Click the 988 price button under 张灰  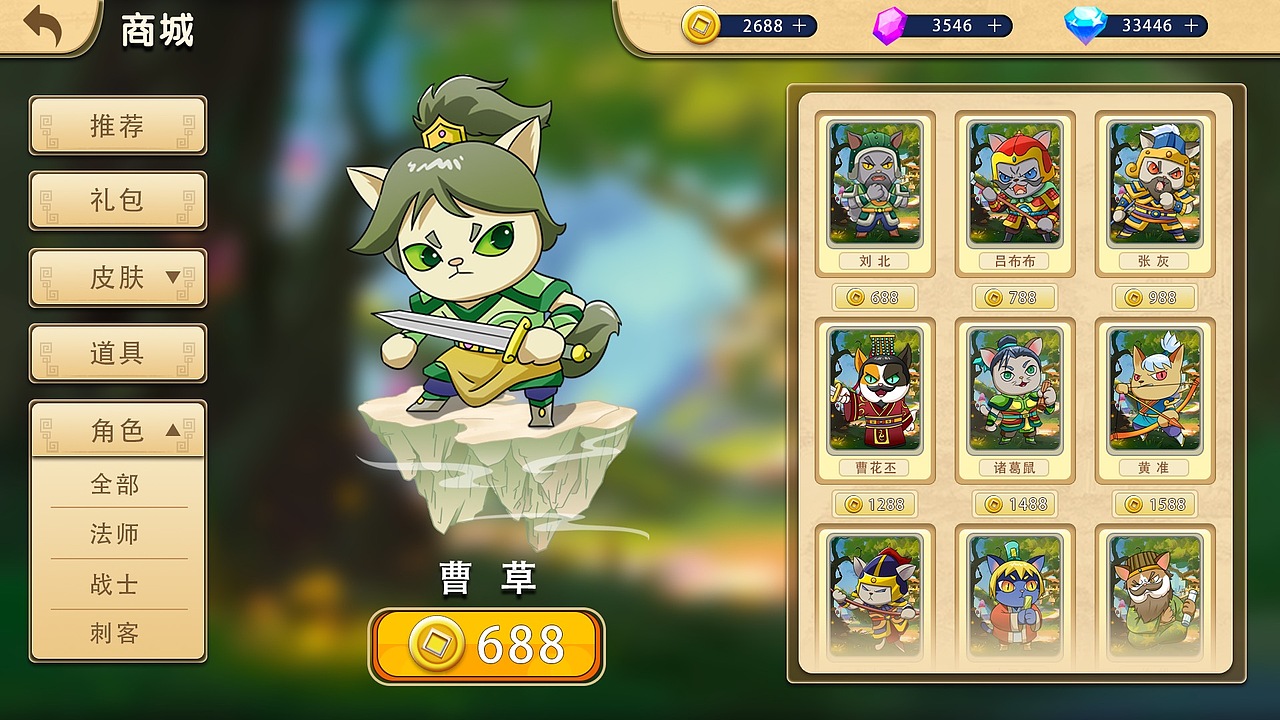click(1154, 297)
